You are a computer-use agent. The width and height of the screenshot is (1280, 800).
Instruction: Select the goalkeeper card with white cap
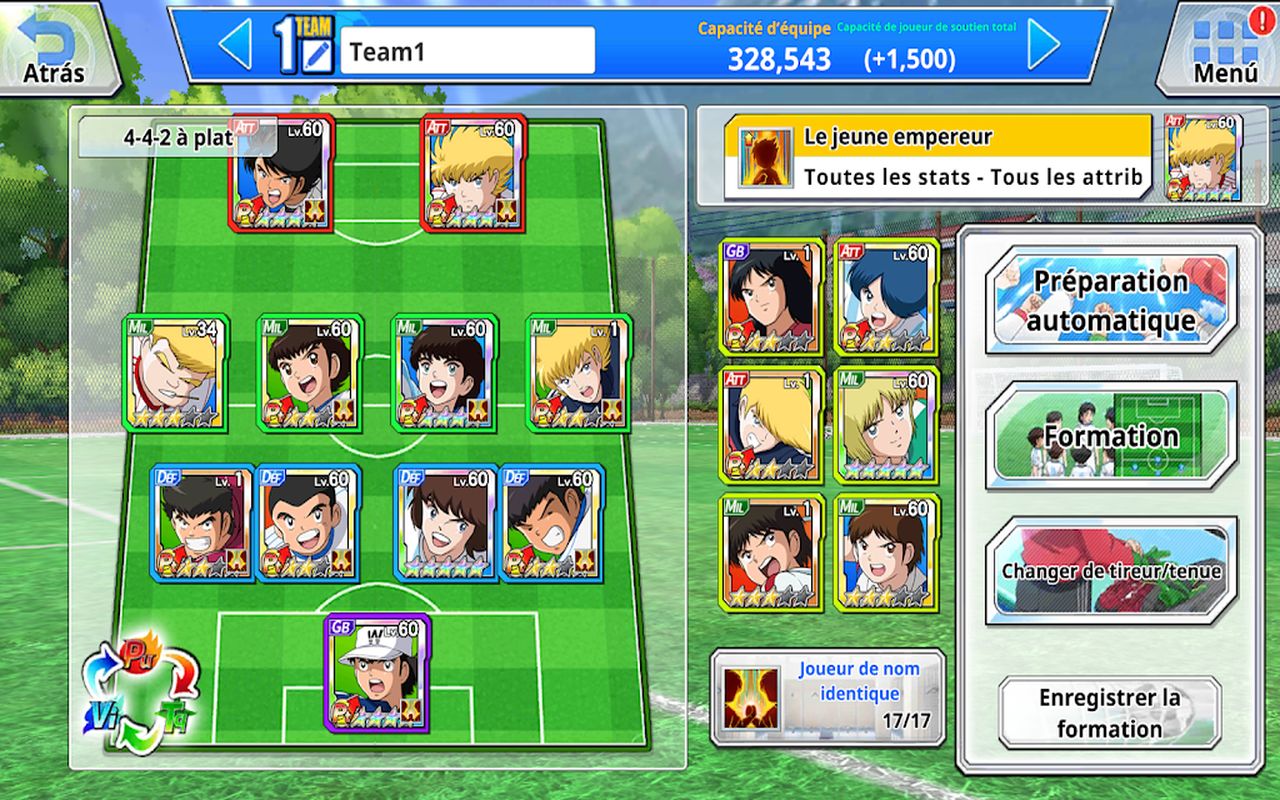pos(378,673)
